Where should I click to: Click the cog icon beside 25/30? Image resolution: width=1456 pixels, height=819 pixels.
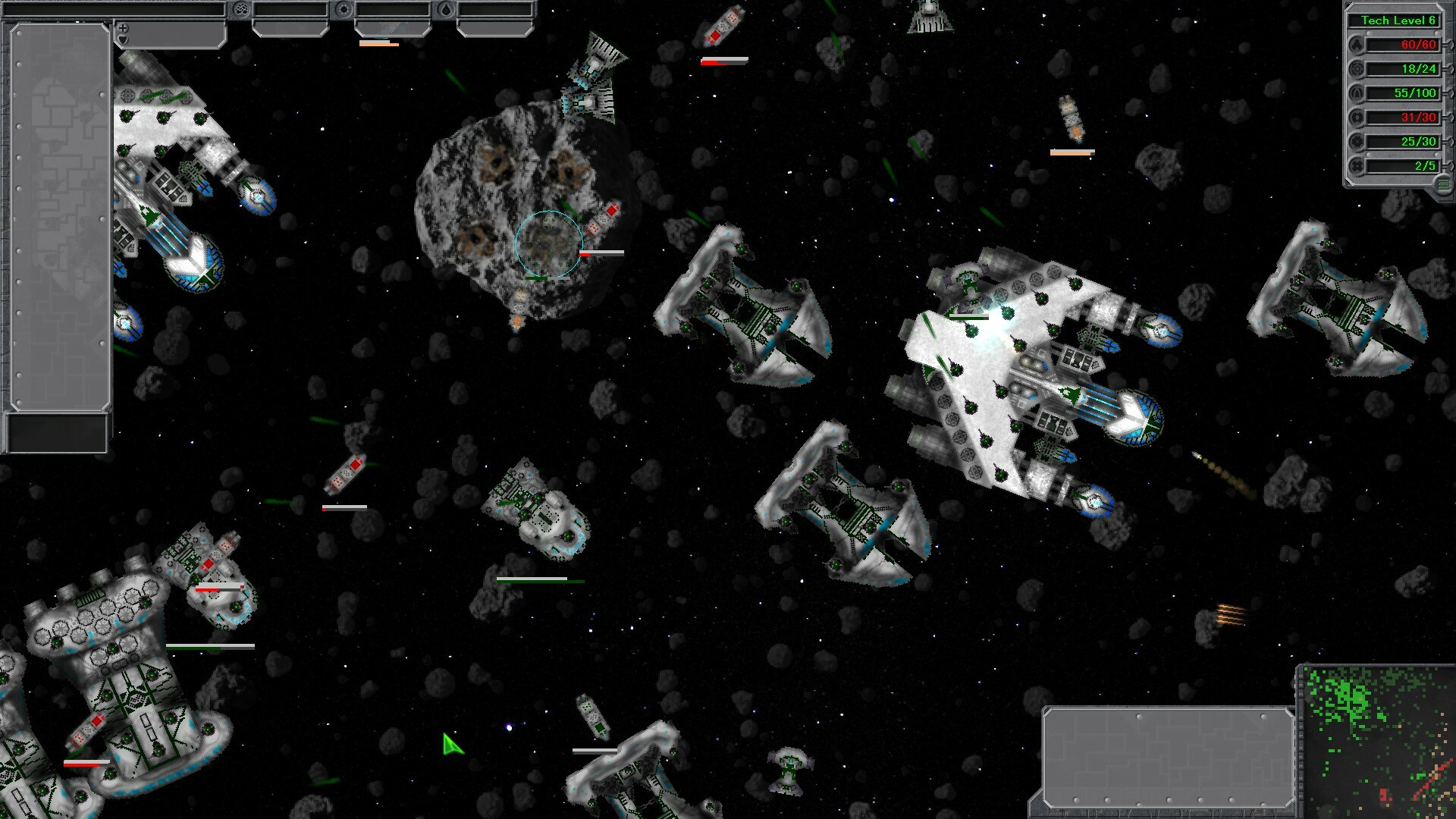point(1357,141)
